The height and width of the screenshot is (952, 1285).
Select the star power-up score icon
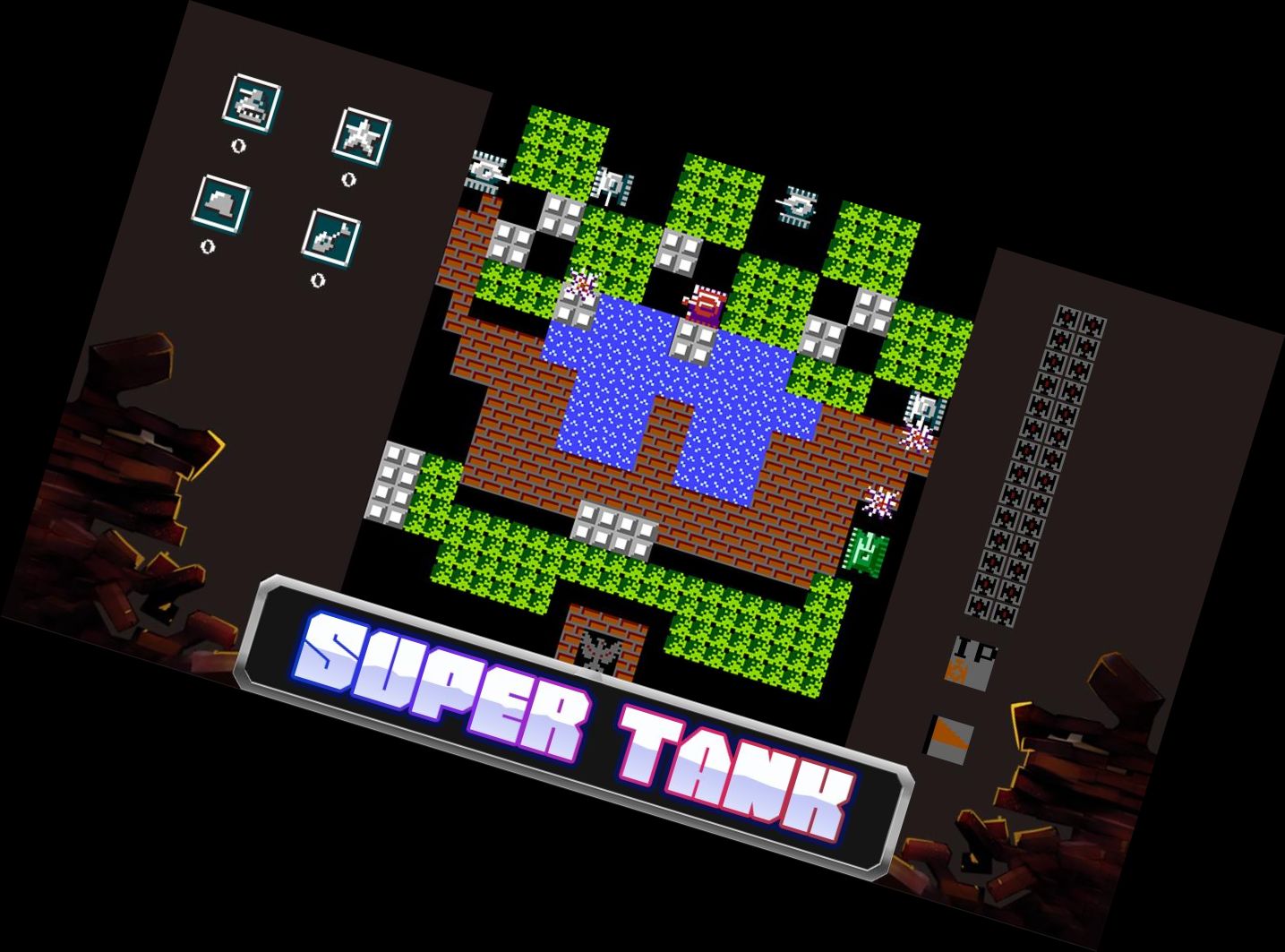tap(363, 139)
